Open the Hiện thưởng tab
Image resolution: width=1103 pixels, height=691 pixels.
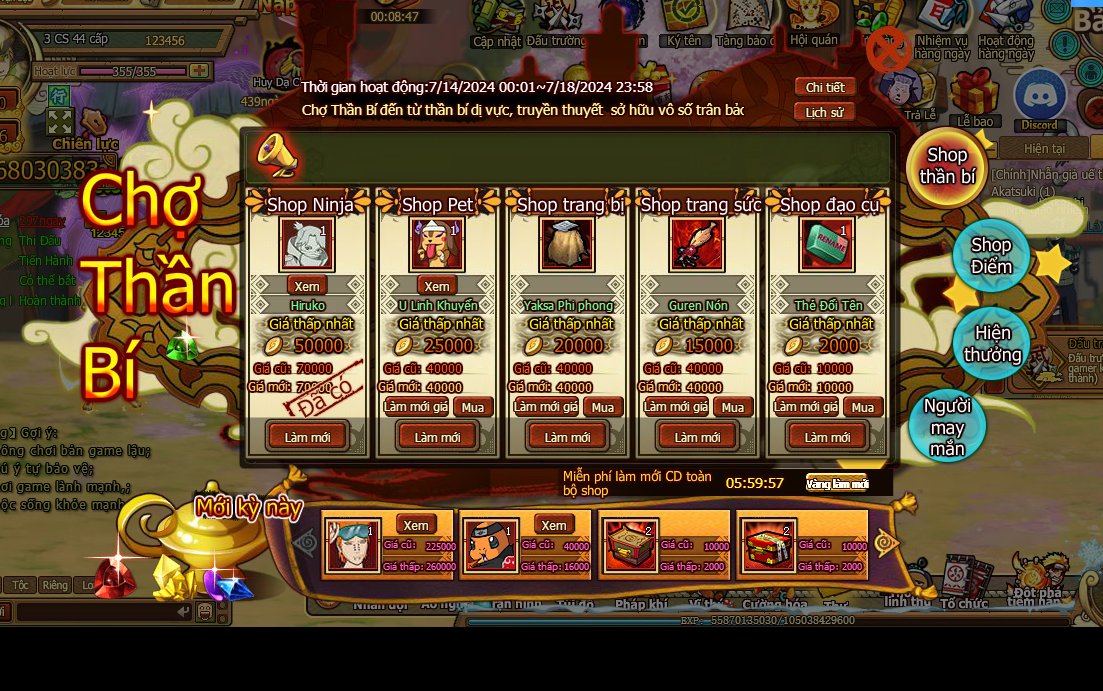pyautogui.click(x=992, y=344)
